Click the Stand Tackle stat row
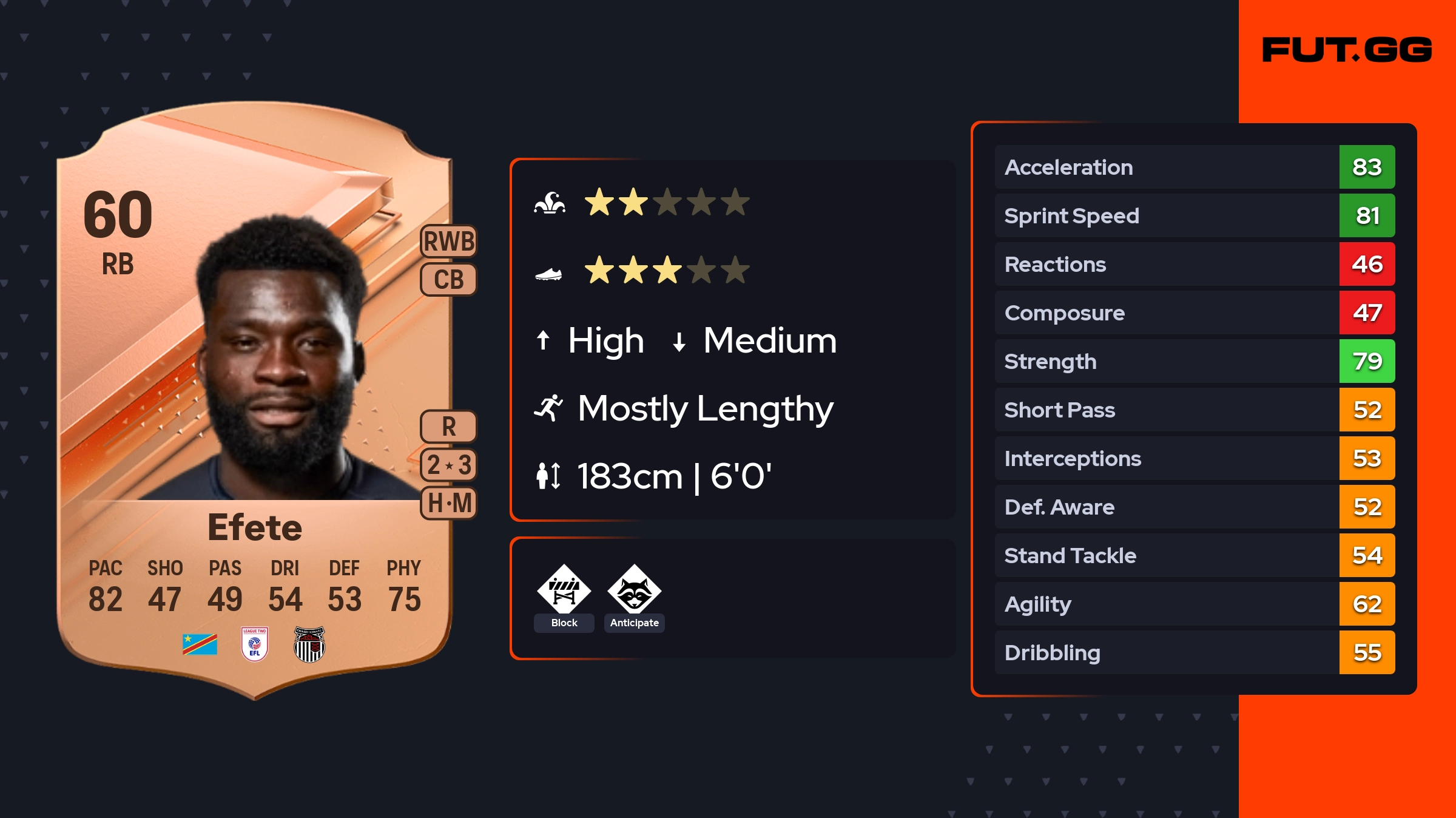 point(1194,555)
